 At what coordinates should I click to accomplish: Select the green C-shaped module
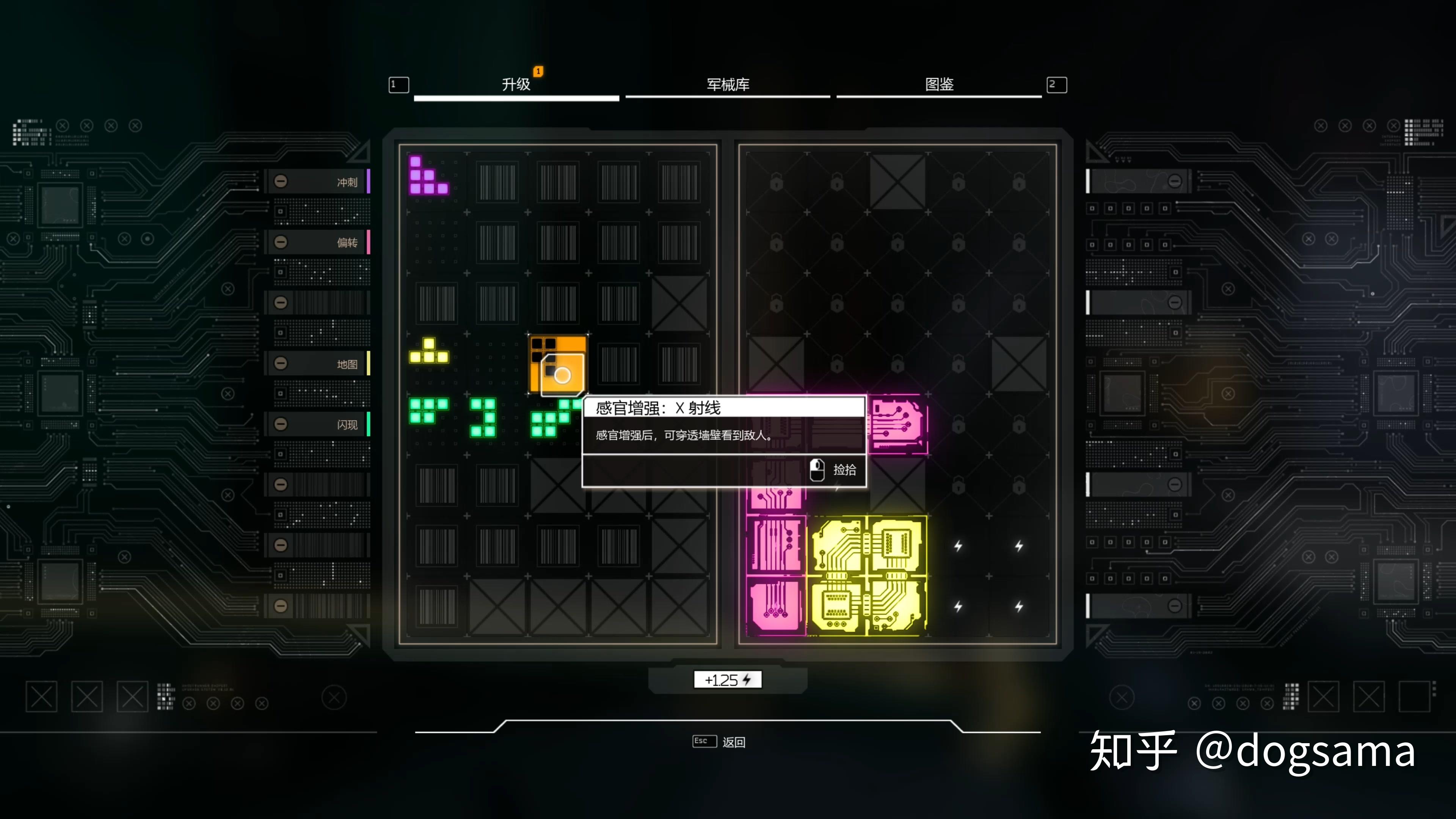point(483,418)
